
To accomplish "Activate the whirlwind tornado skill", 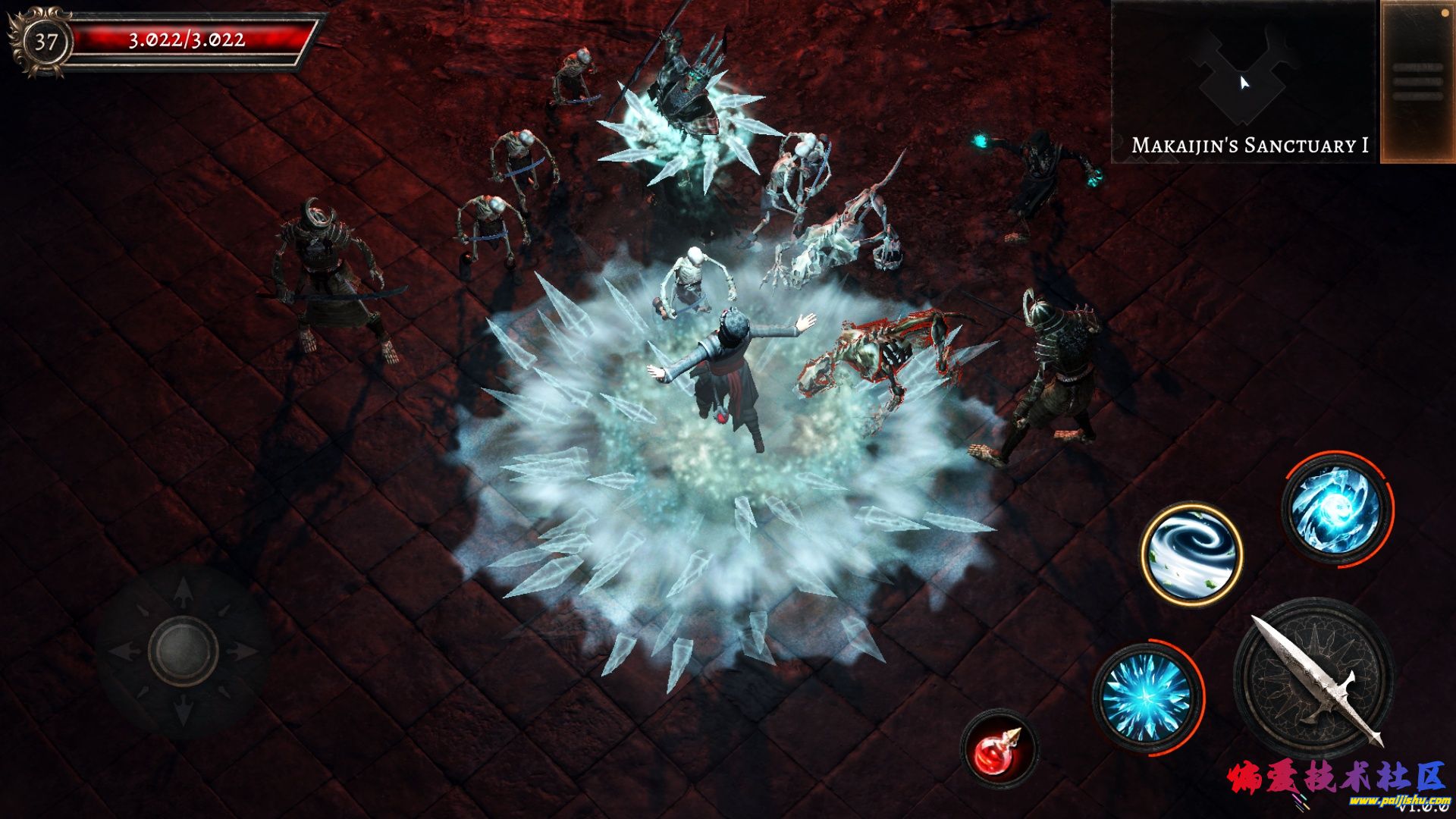I will [x=1191, y=554].
